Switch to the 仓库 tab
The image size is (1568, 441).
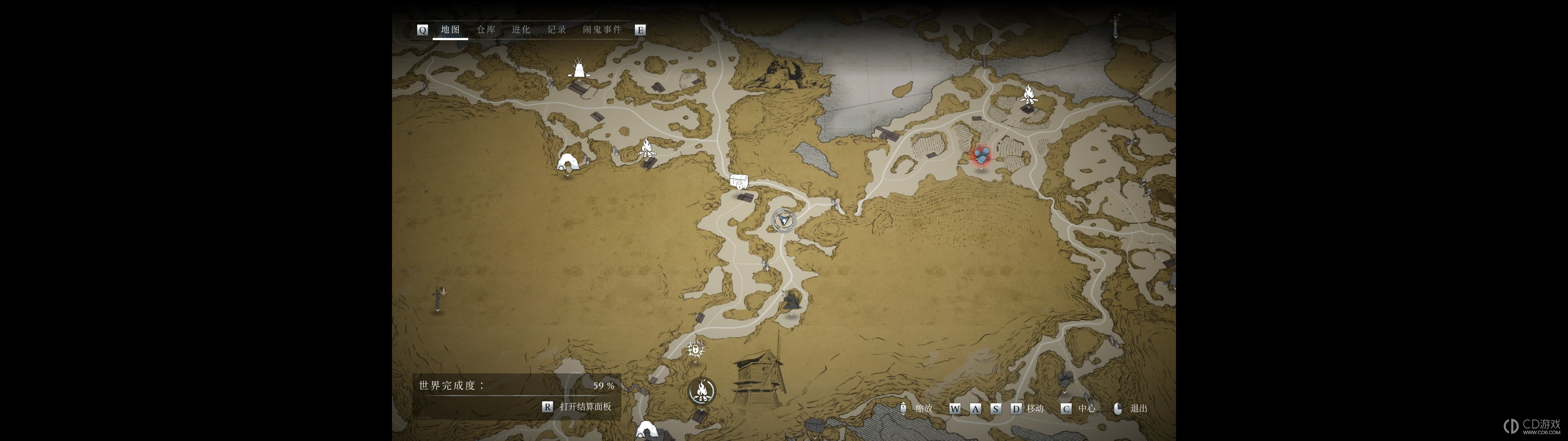click(x=486, y=30)
